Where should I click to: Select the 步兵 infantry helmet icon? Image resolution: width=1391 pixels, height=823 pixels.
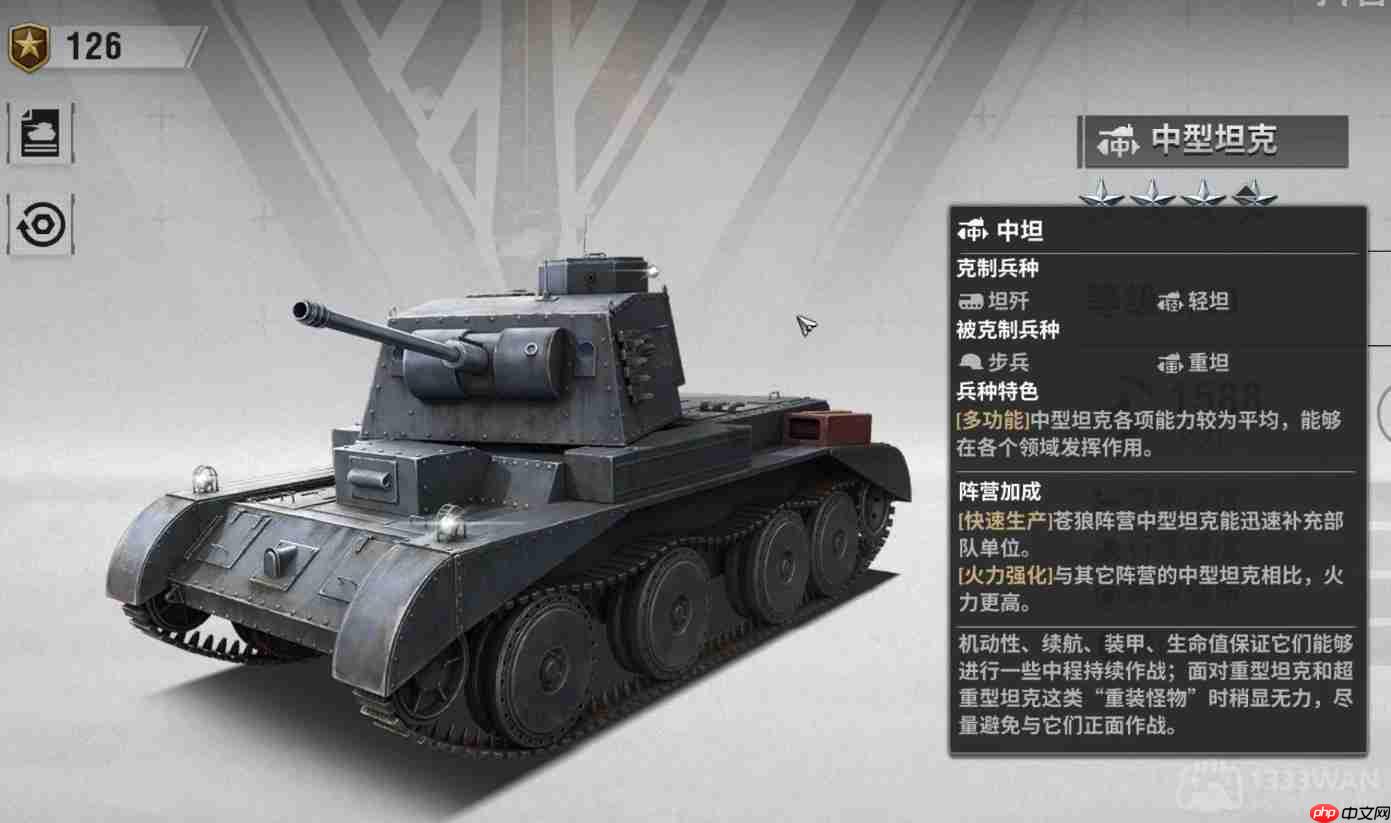pos(970,363)
